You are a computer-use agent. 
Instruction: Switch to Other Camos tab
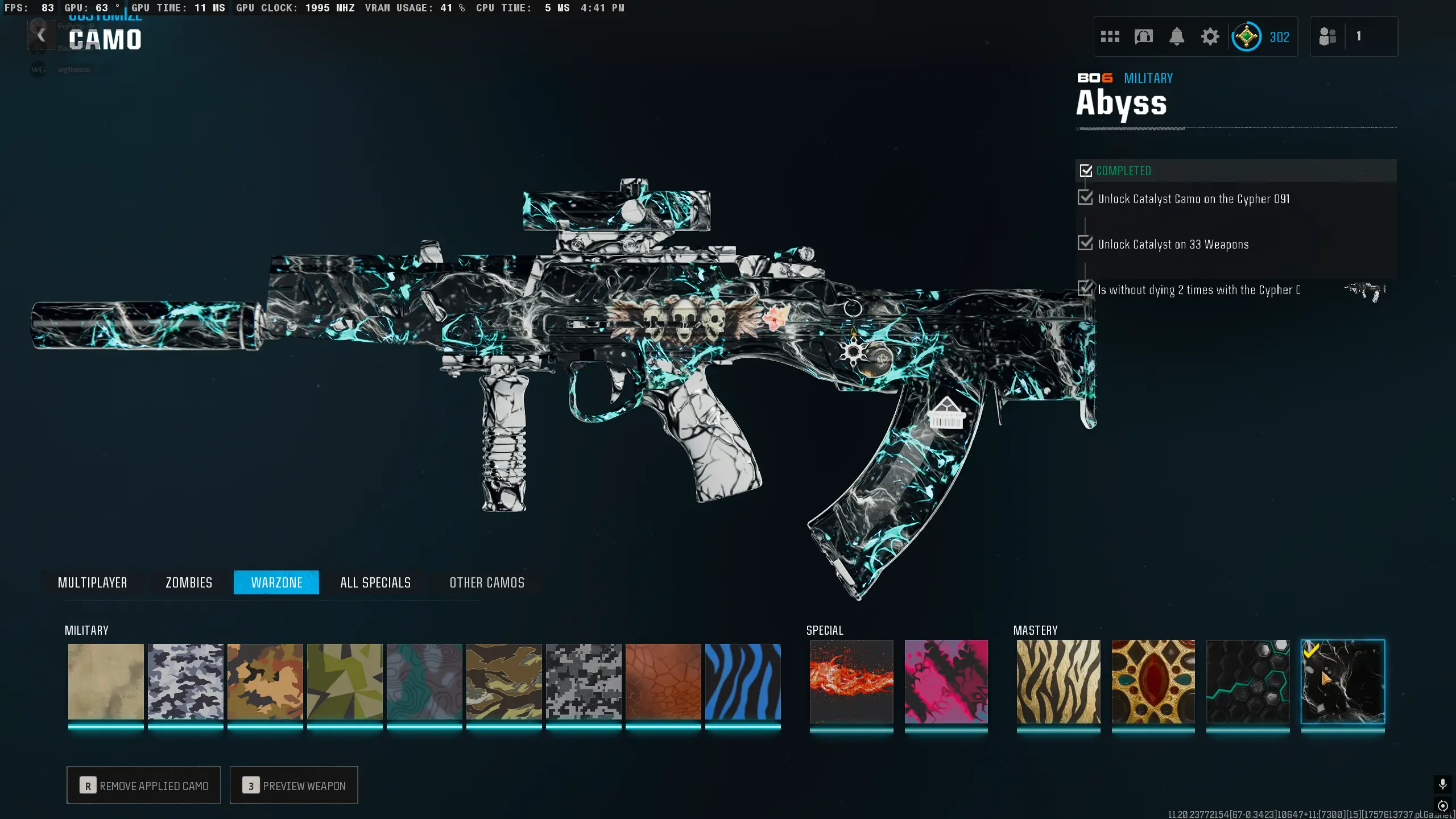click(x=487, y=582)
